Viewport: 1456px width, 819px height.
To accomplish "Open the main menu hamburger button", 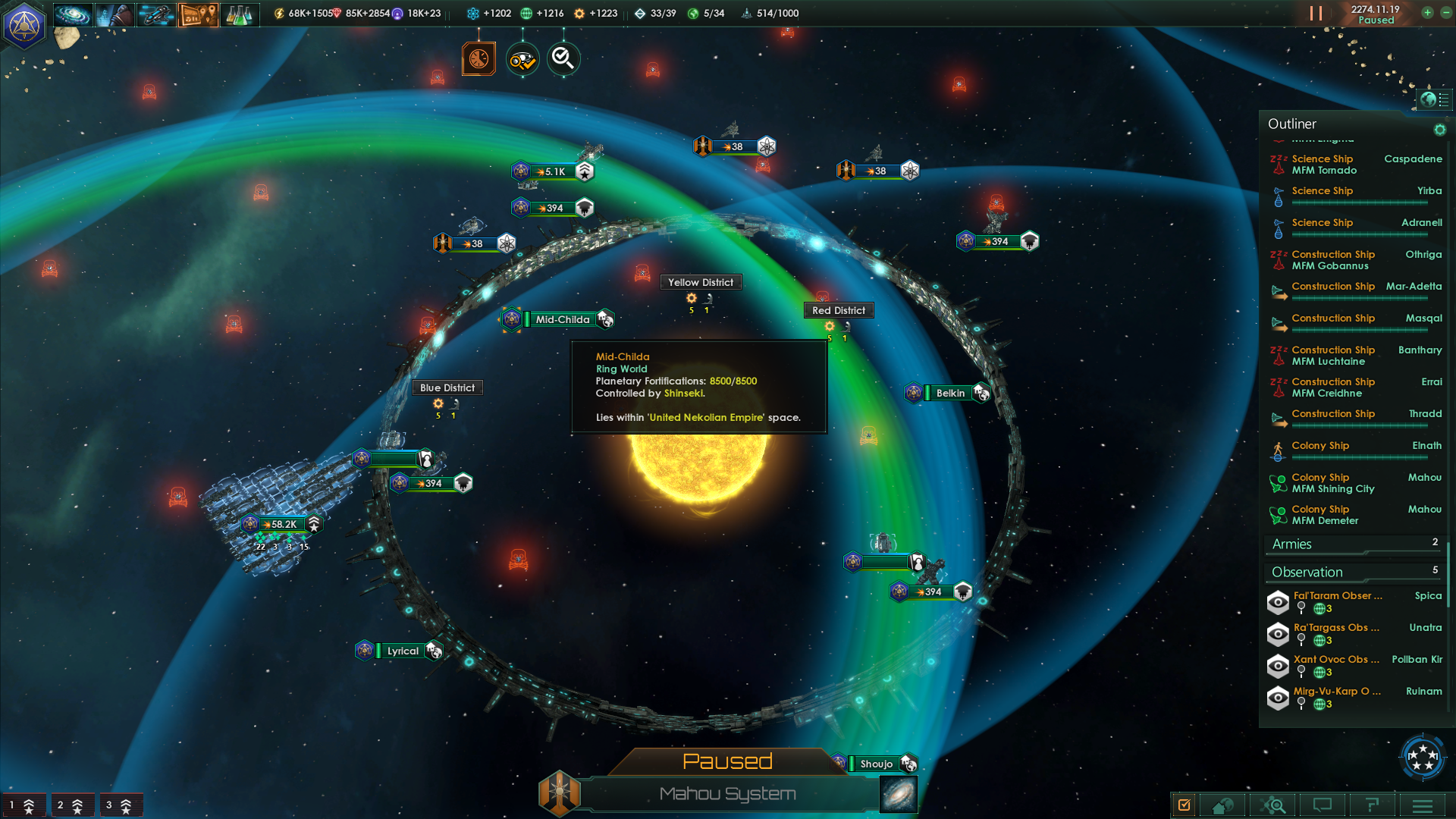I will pyautogui.click(x=1423, y=805).
